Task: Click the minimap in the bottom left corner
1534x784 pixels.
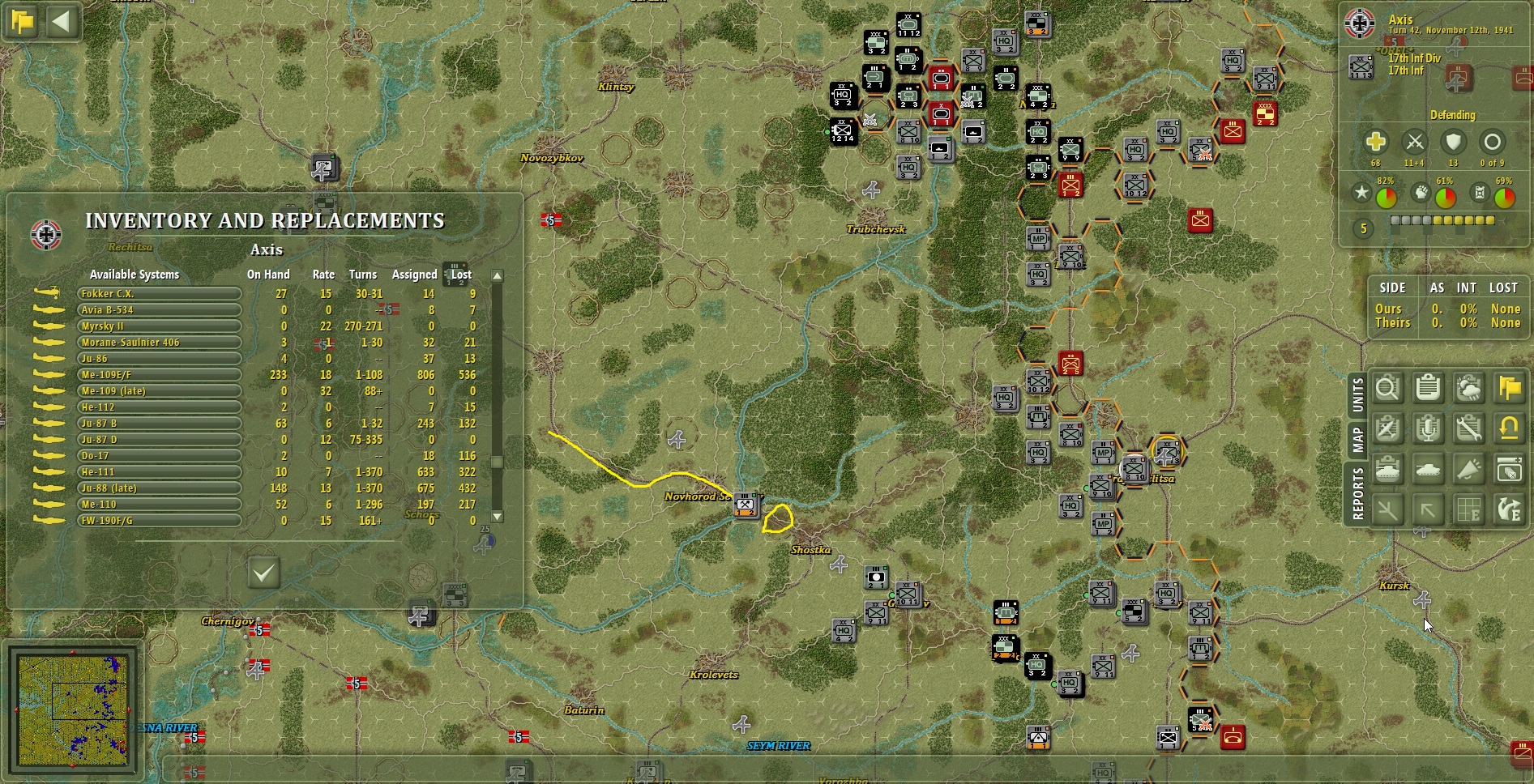Action: [73, 710]
